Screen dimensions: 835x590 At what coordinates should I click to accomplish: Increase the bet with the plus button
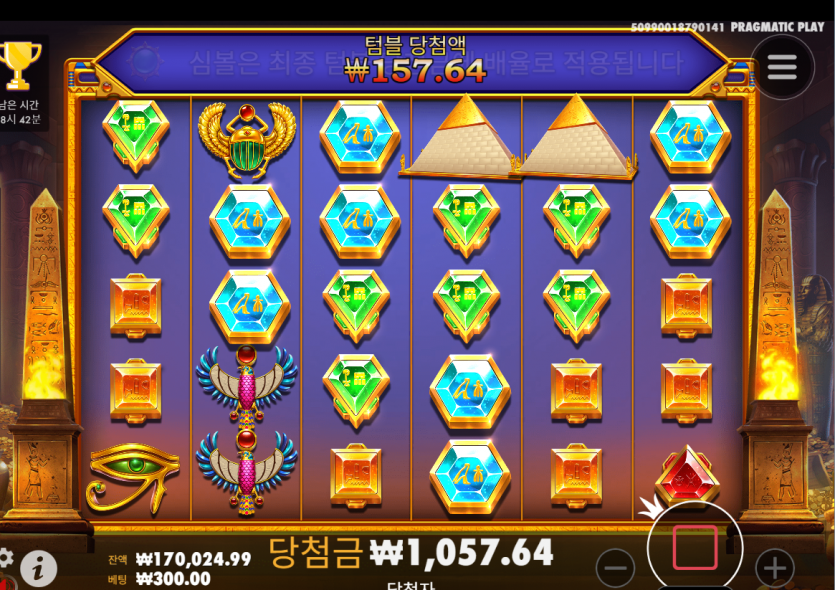click(x=774, y=569)
